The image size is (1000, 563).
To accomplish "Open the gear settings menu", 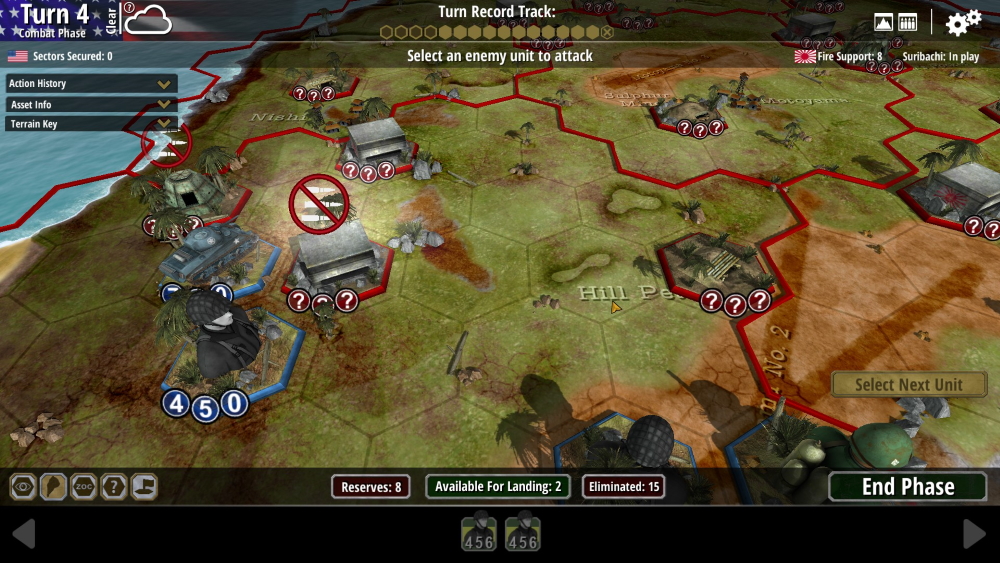I will tap(963, 22).
